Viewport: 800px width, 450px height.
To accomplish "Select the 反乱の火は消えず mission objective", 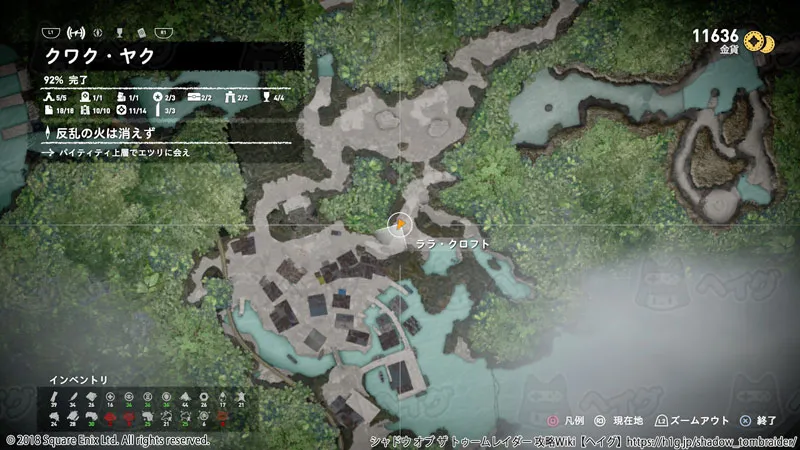I will (102, 132).
